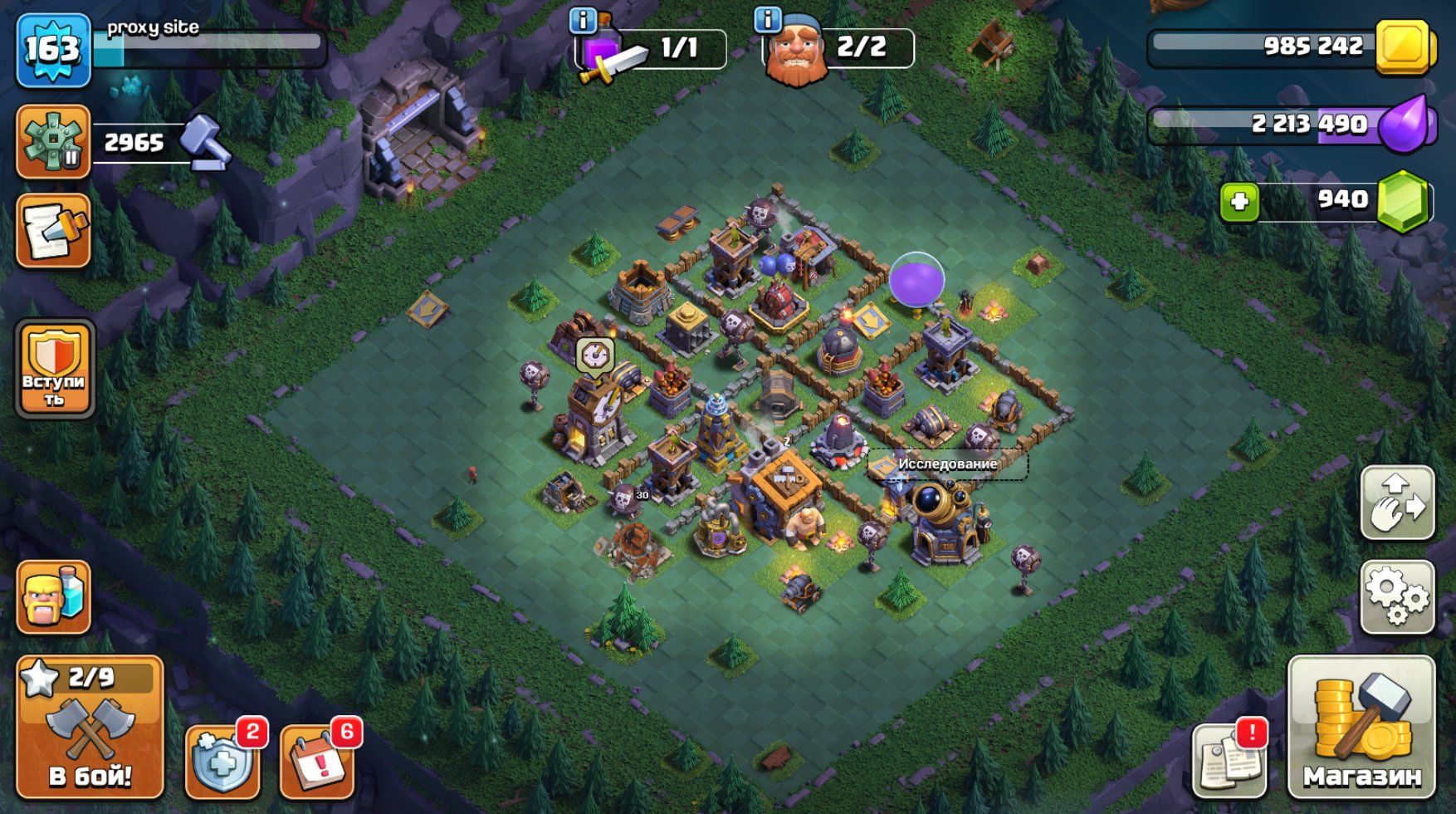Open the events calendar with 6 notifications

317,761
